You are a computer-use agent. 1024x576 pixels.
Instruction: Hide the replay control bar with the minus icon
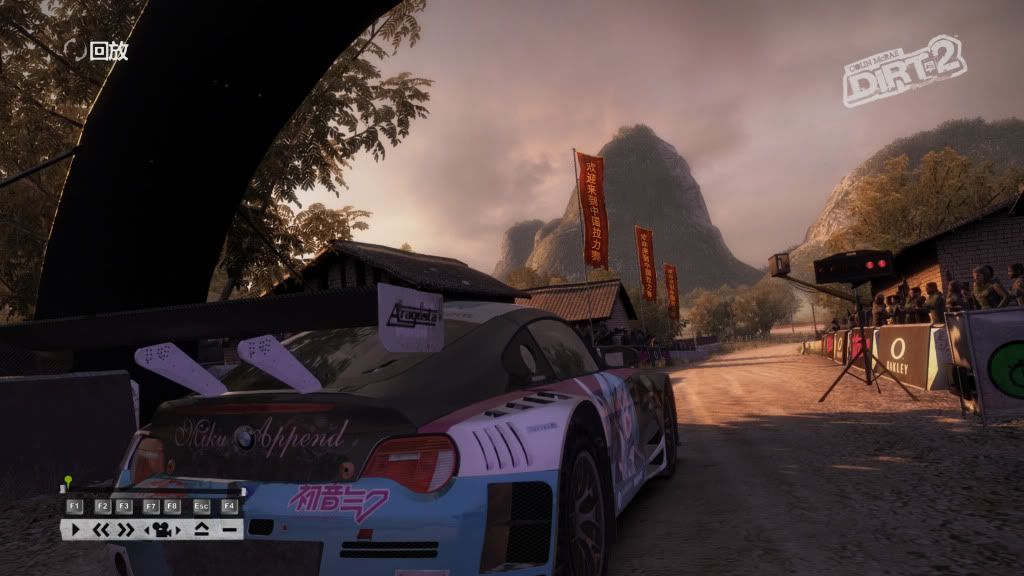point(229,529)
